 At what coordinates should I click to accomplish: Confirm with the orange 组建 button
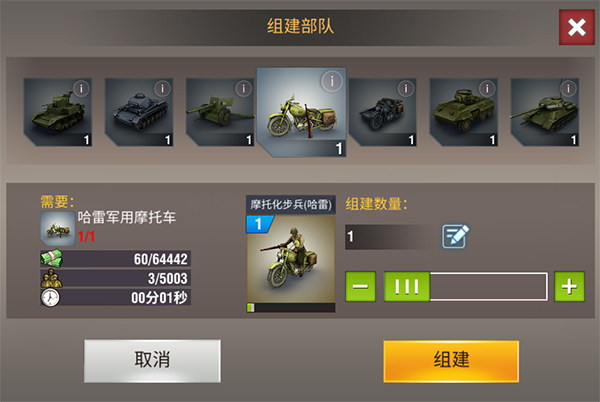pyautogui.click(x=450, y=360)
